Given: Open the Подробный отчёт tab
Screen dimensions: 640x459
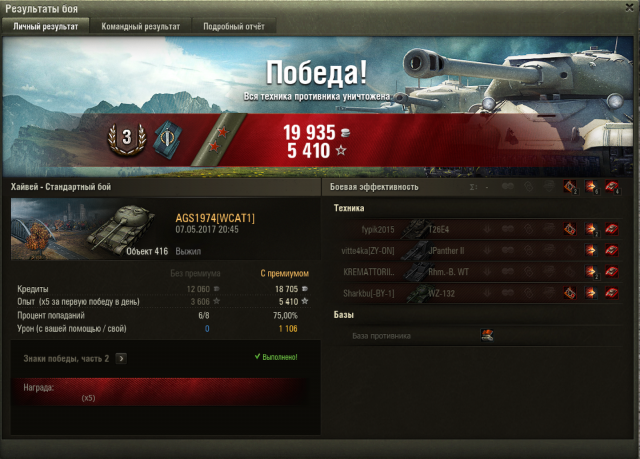Looking at the screenshot, I should 233,26.
